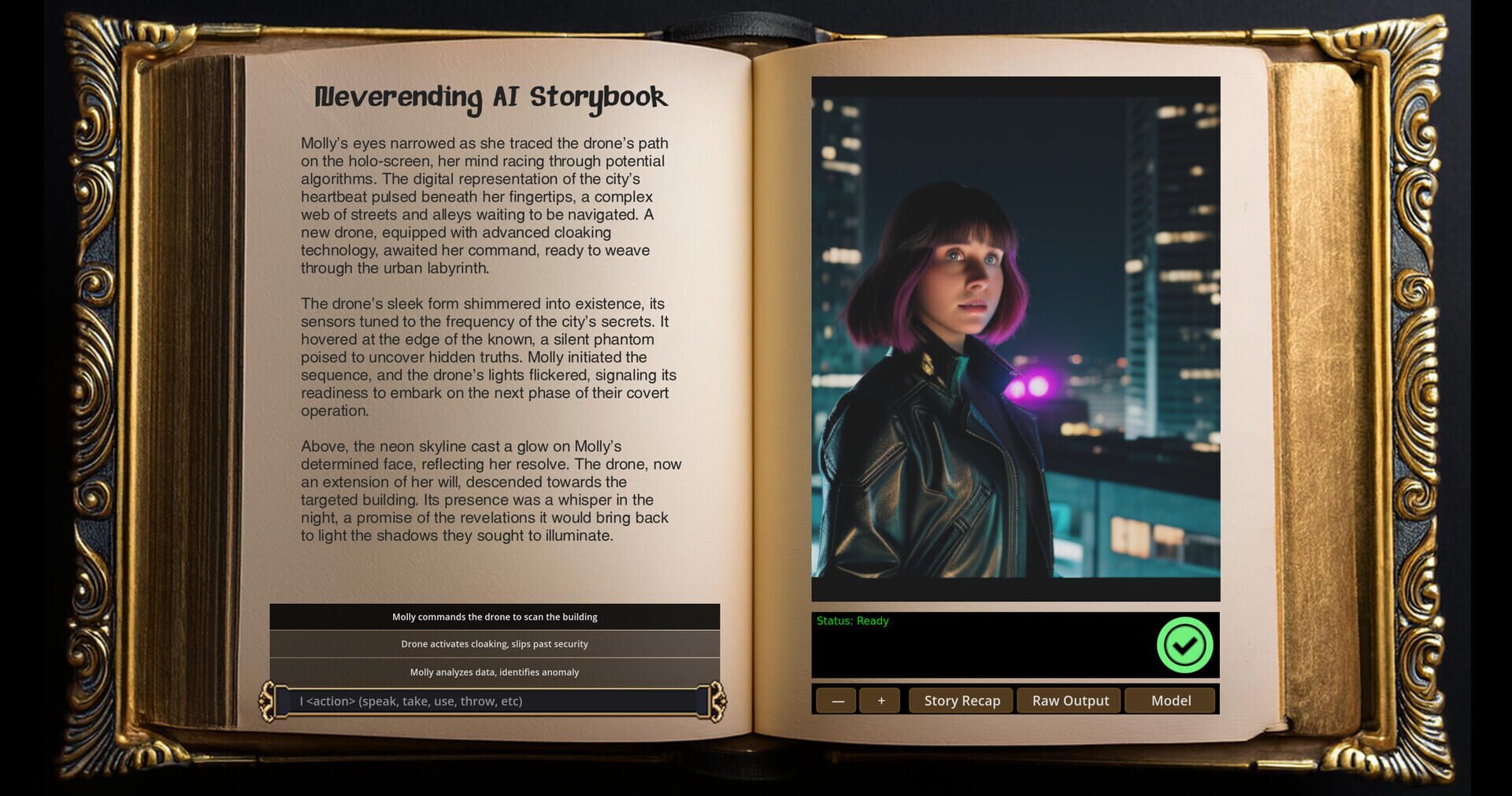Open the Story Recap view

961,700
